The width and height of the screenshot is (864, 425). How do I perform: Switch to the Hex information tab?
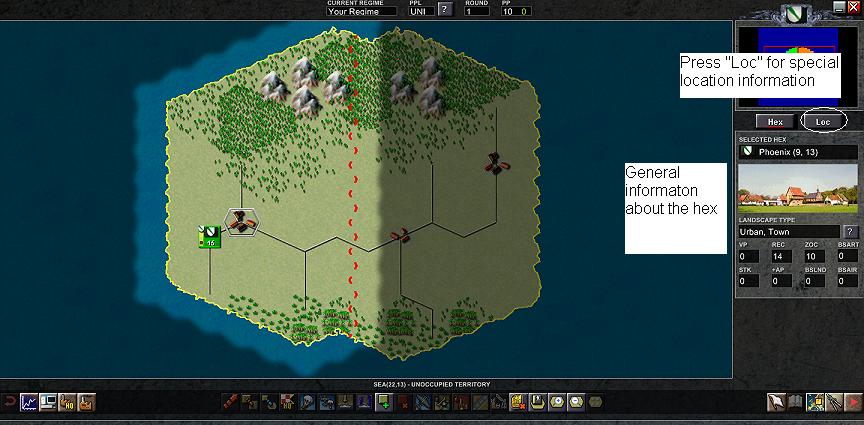click(774, 121)
